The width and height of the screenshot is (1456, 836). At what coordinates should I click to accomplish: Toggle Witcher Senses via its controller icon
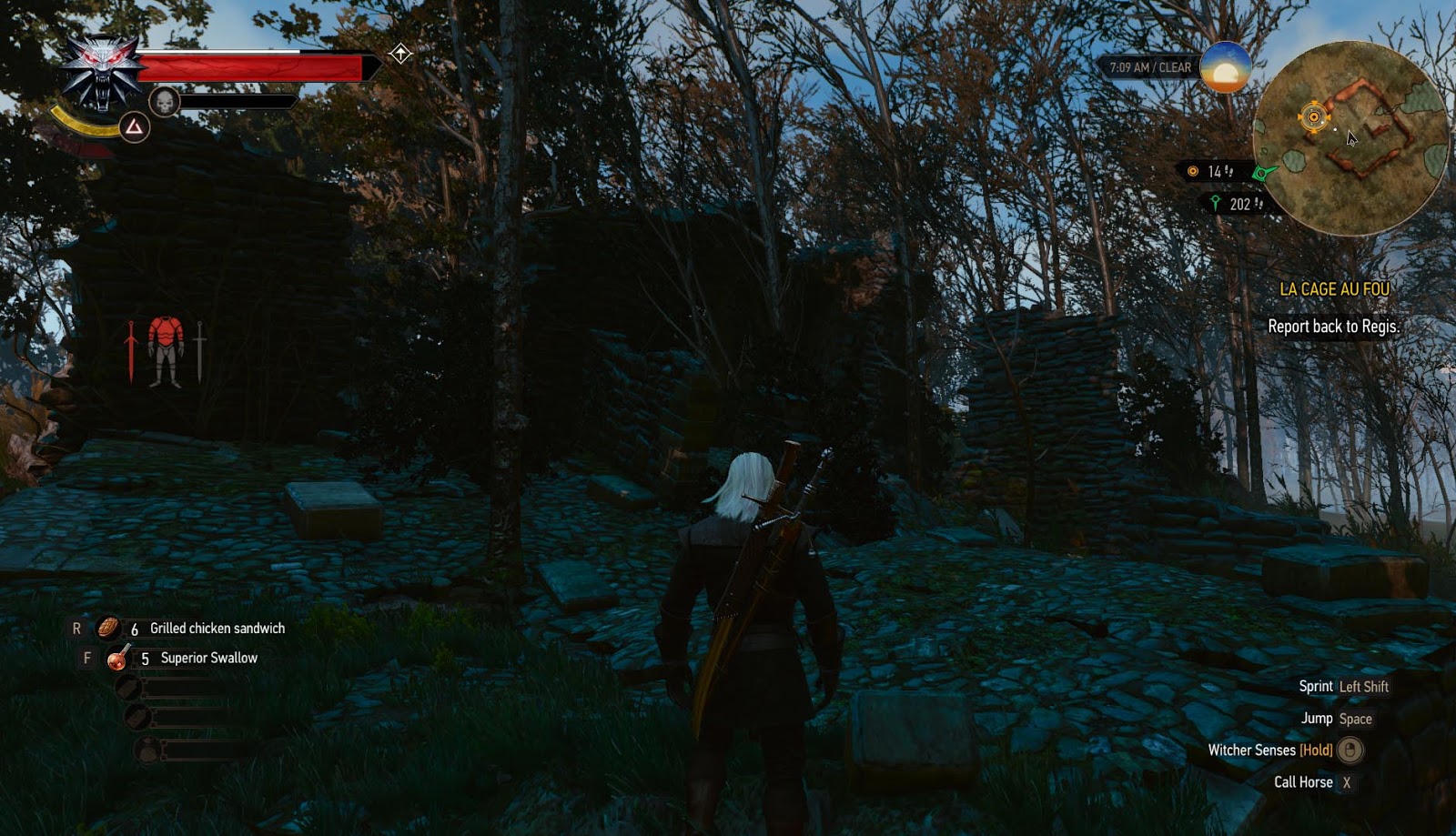coord(1350,751)
